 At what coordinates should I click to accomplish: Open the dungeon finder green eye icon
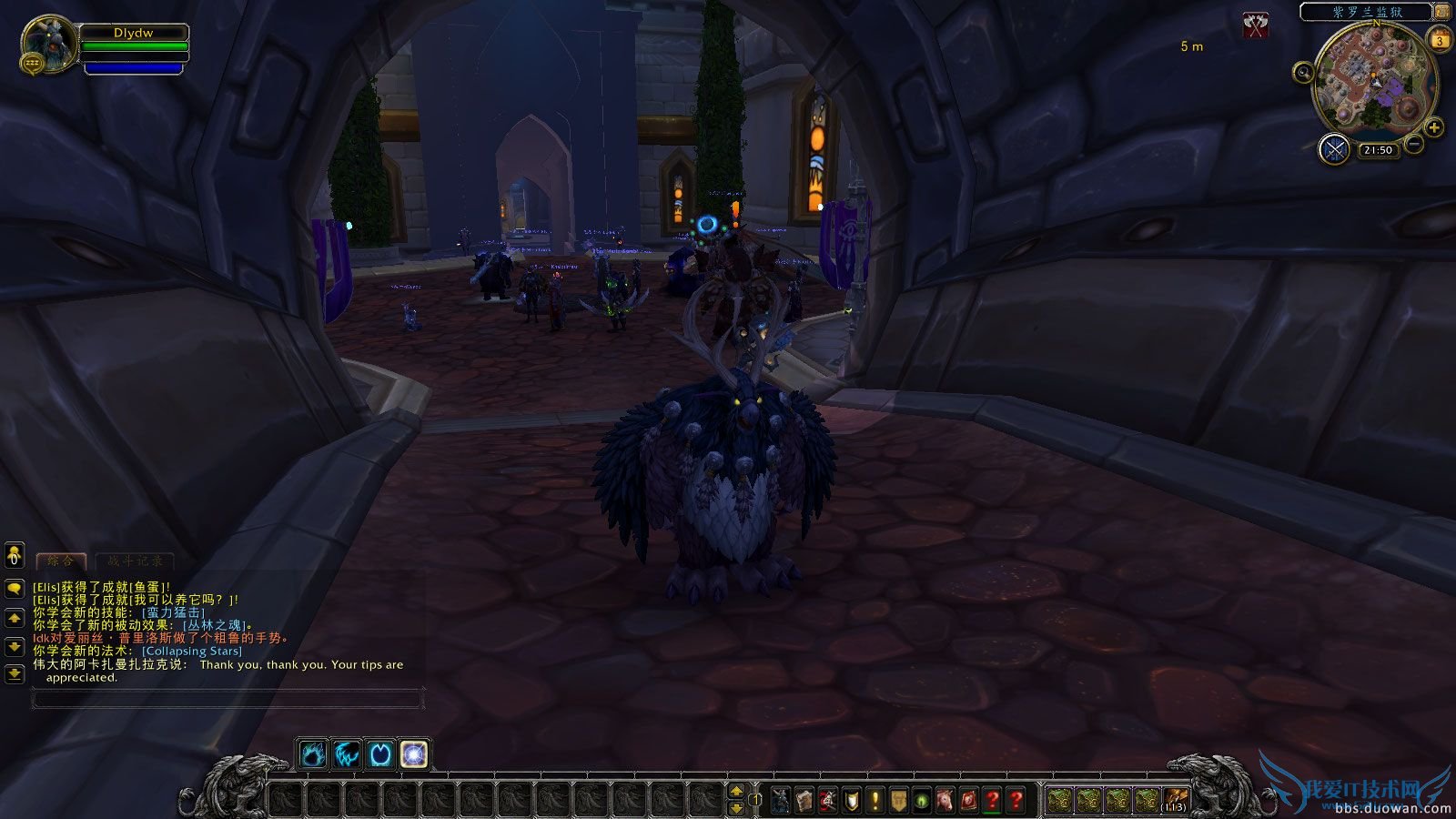click(x=921, y=800)
